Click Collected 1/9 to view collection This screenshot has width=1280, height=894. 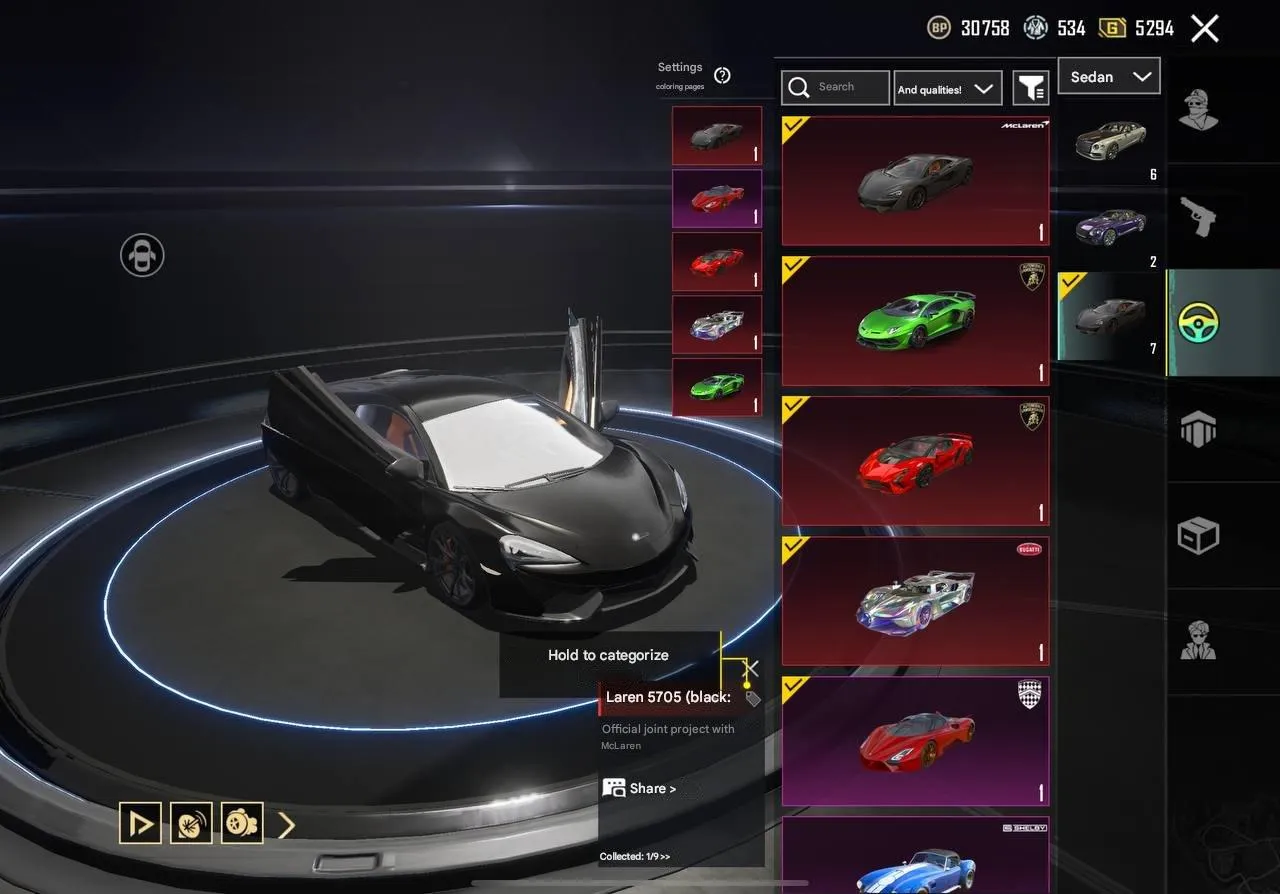click(x=636, y=858)
